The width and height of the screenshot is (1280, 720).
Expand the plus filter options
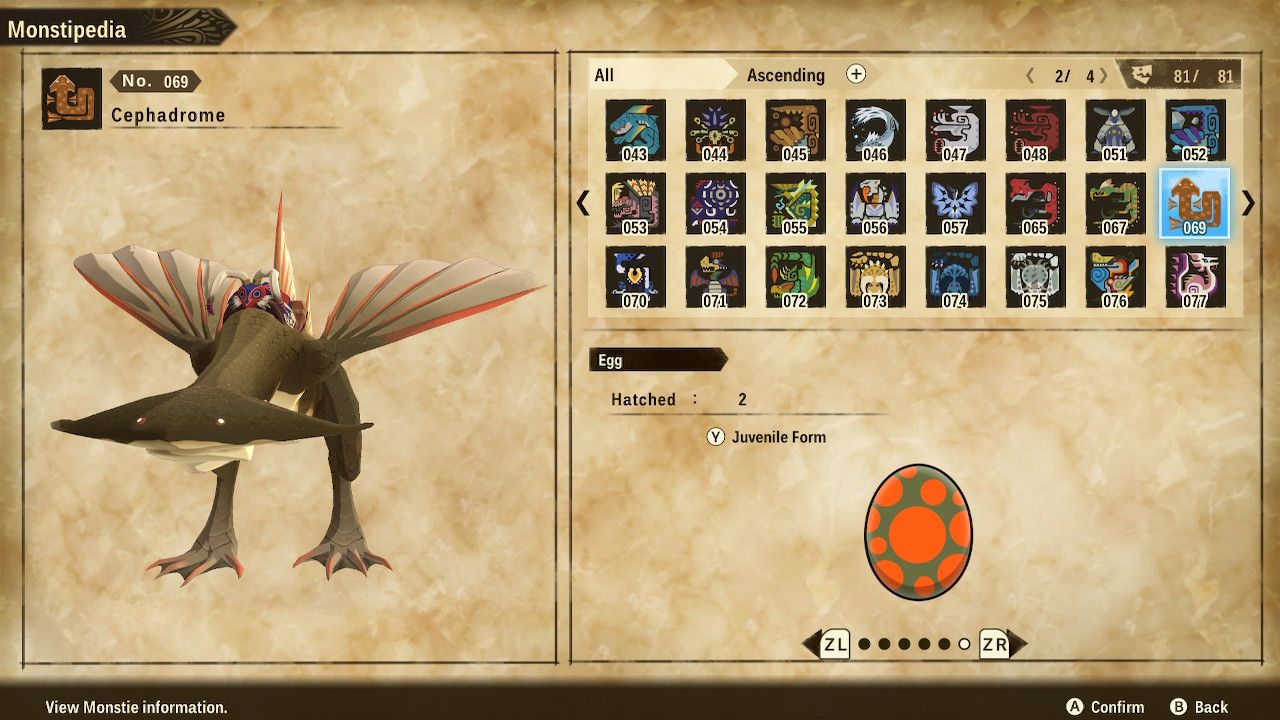point(855,74)
